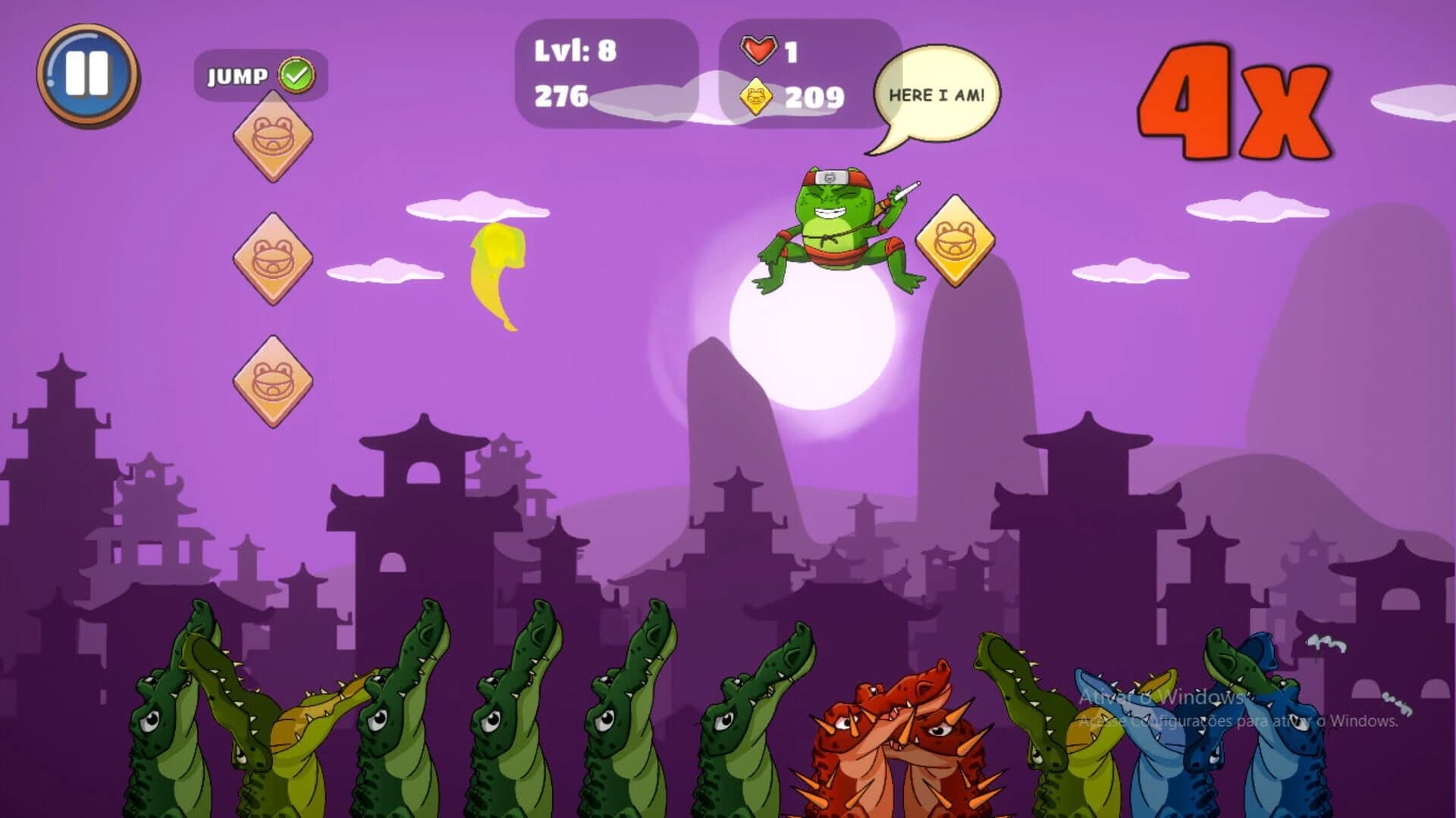
Task: Select the top jump token diamond
Action: (x=271, y=136)
